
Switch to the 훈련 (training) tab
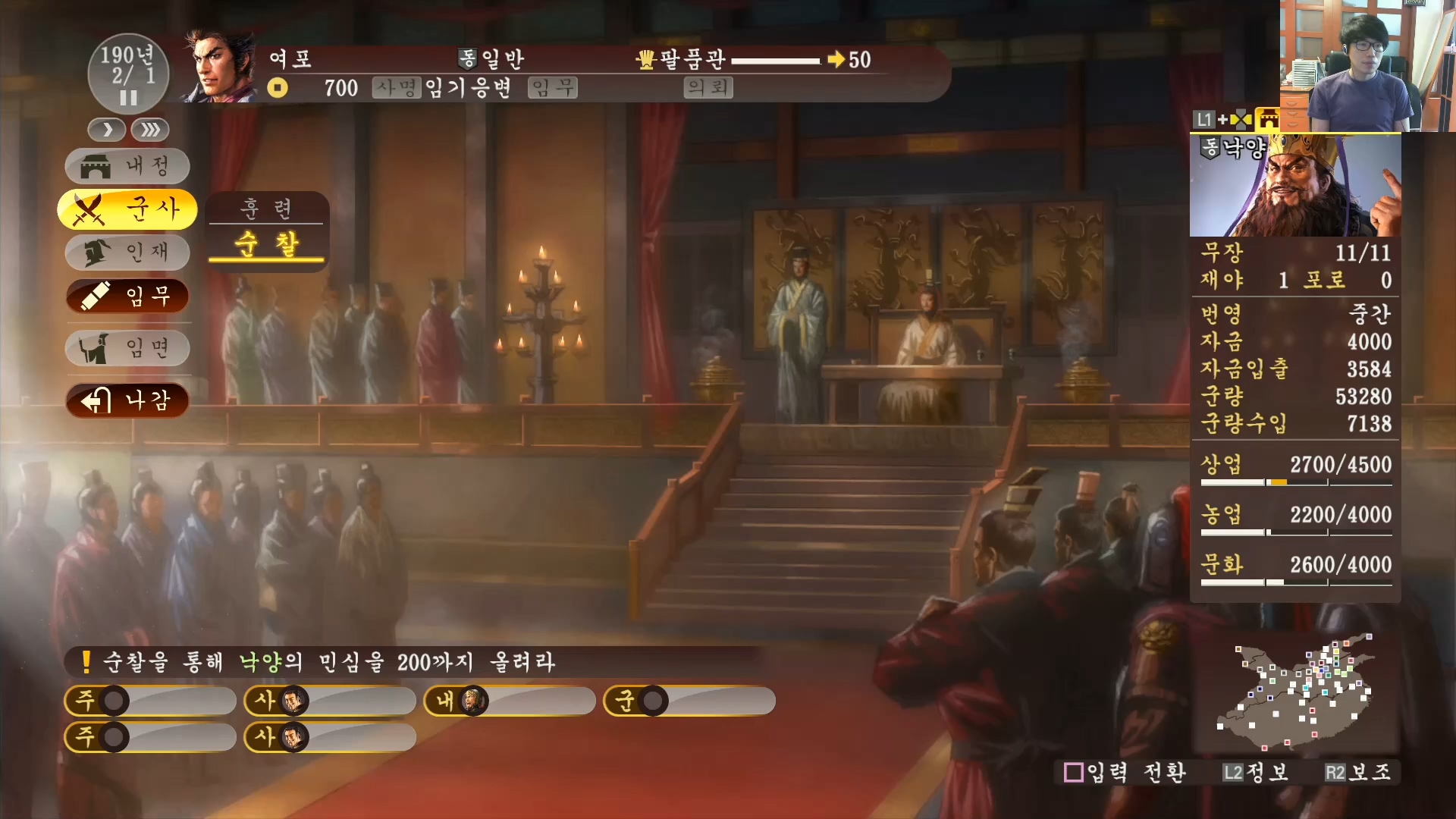266,209
